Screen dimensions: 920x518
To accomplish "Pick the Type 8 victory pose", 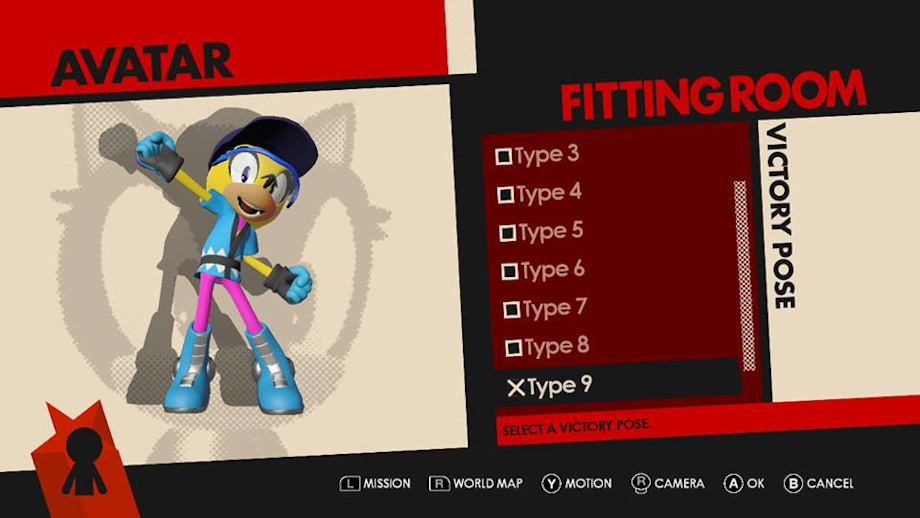I will 547,347.
